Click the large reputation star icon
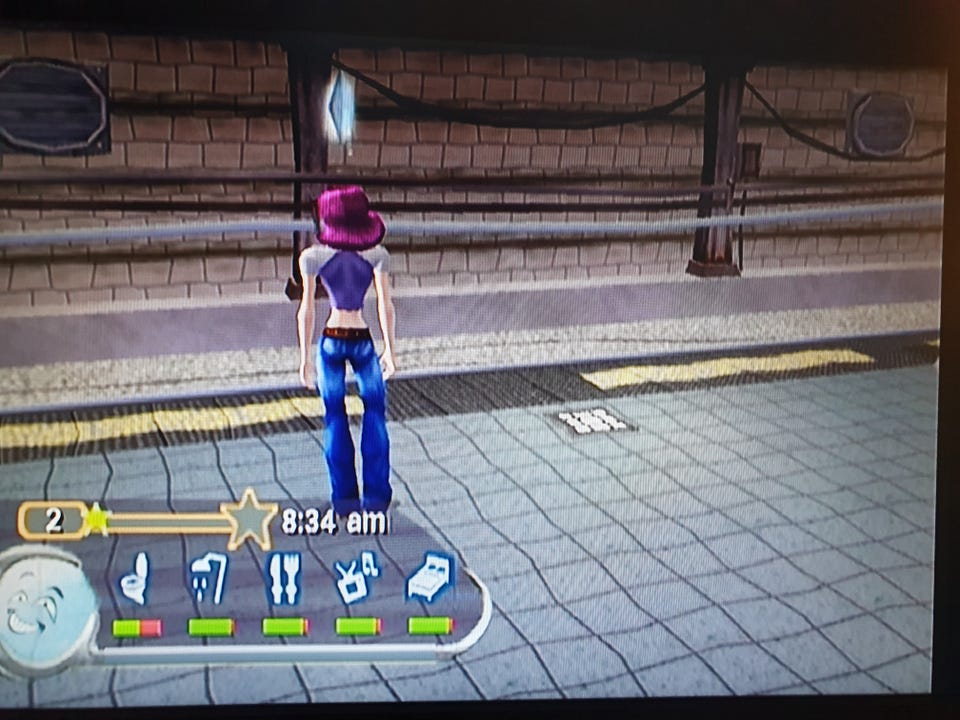 pos(249,519)
